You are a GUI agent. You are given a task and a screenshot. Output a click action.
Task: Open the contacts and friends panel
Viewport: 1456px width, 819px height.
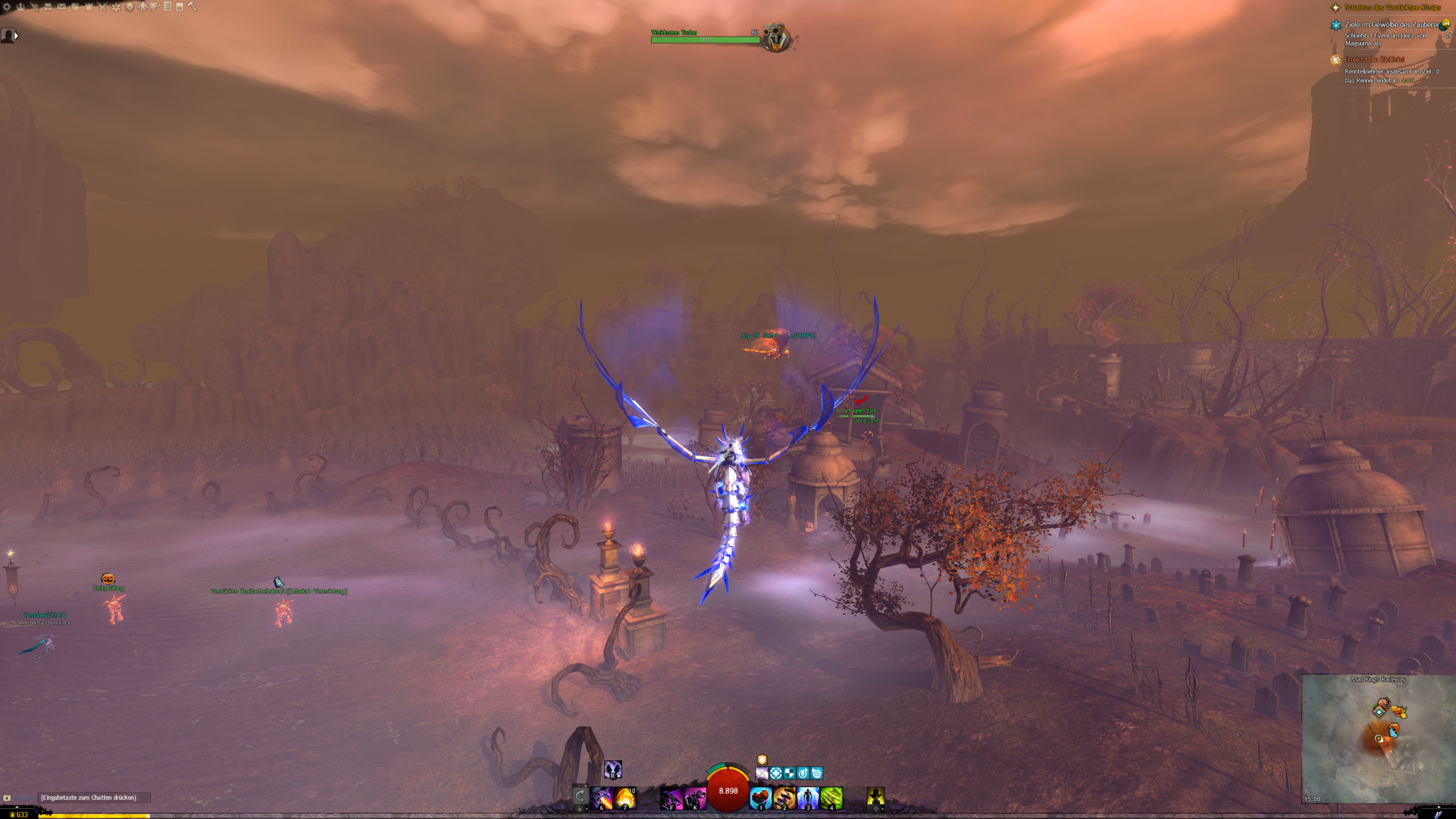(21, 7)
